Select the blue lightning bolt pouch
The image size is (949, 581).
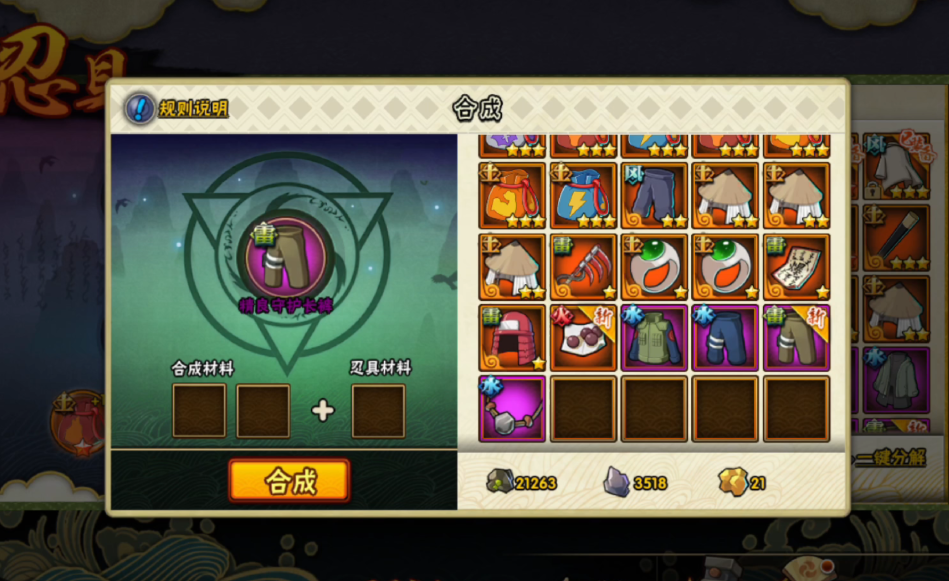[583, 196]
